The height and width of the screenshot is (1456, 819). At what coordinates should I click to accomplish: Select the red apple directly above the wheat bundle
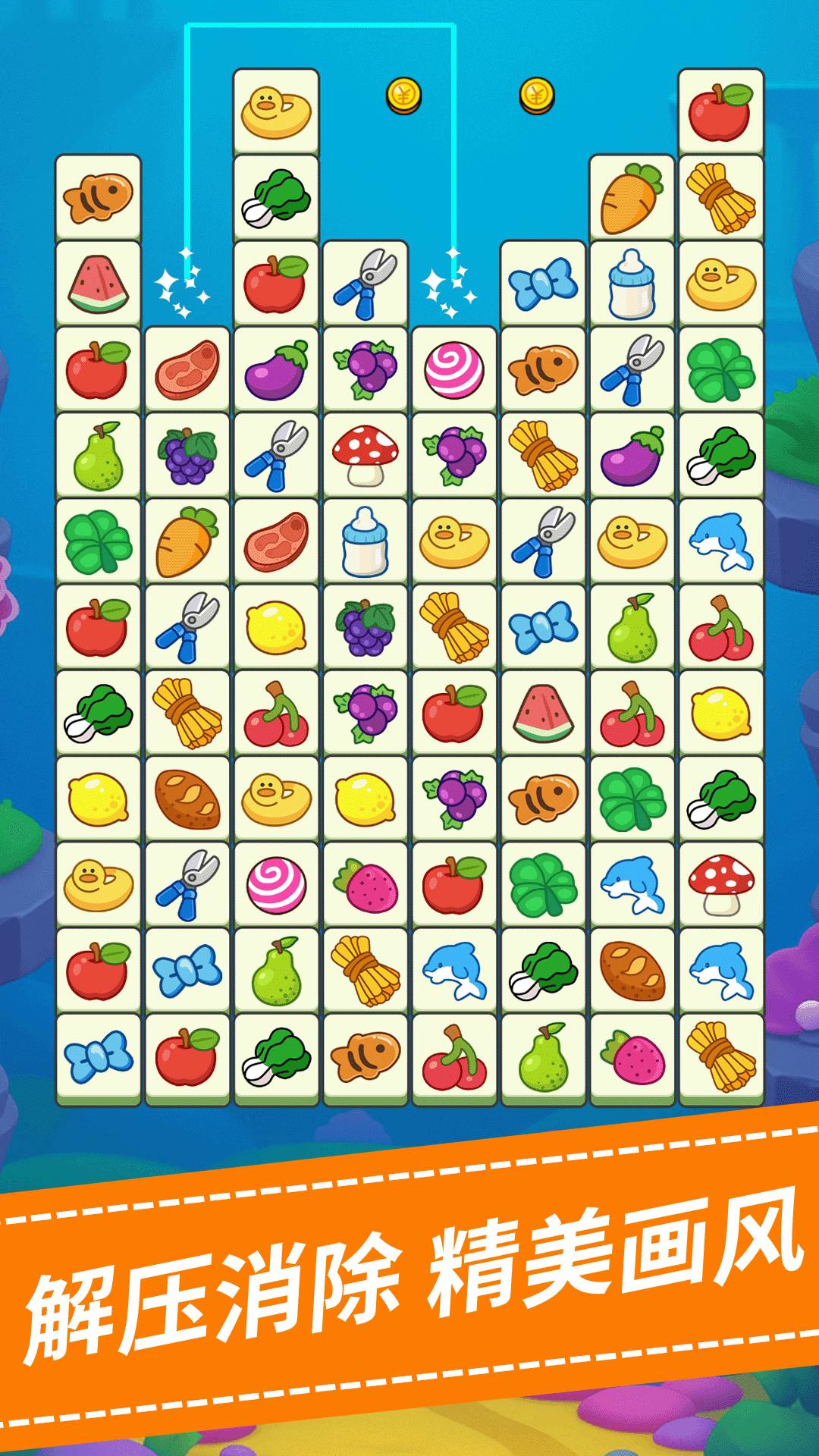[721, 112]
